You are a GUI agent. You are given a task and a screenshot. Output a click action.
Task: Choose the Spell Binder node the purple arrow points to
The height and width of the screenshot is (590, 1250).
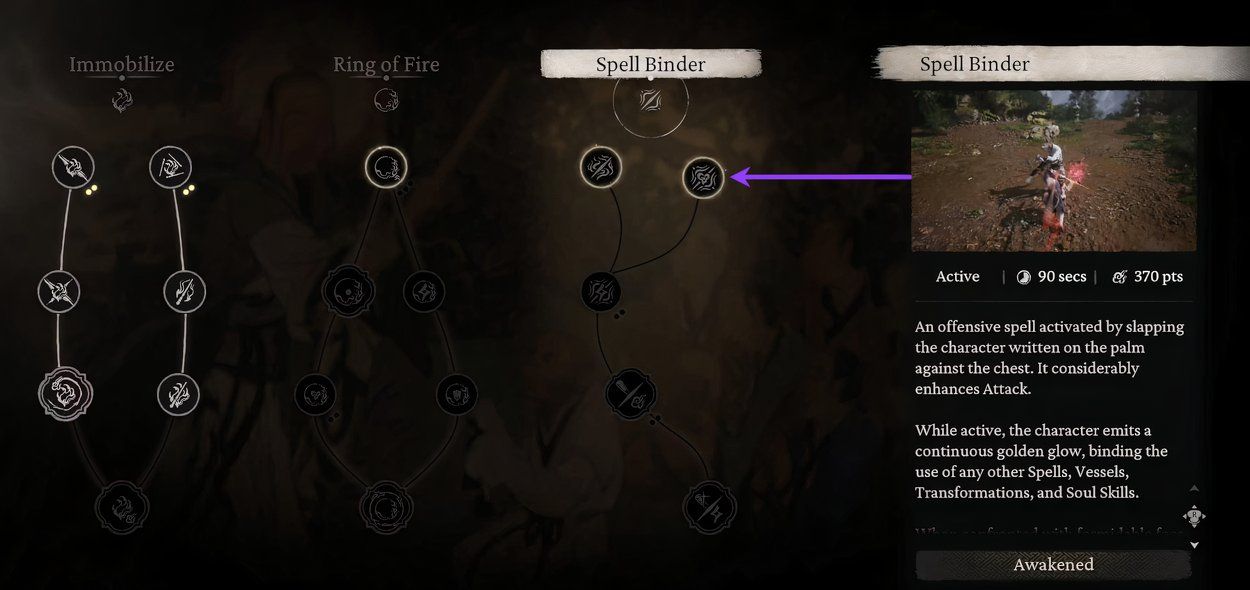[703, 178]
